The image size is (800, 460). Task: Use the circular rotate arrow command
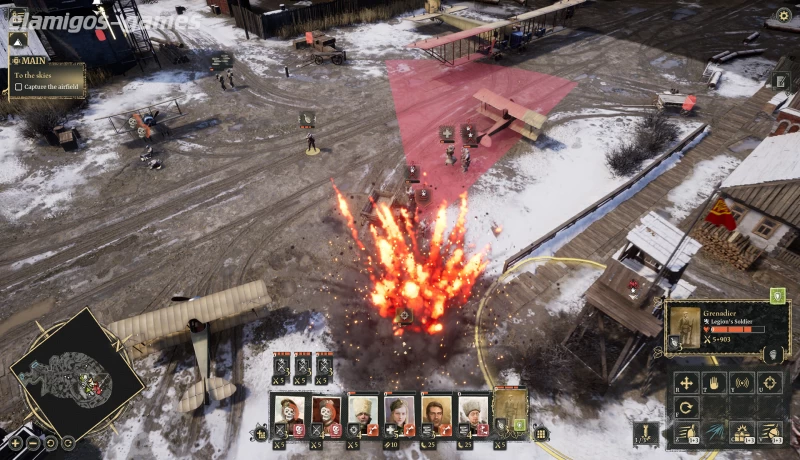pos(686,408)
